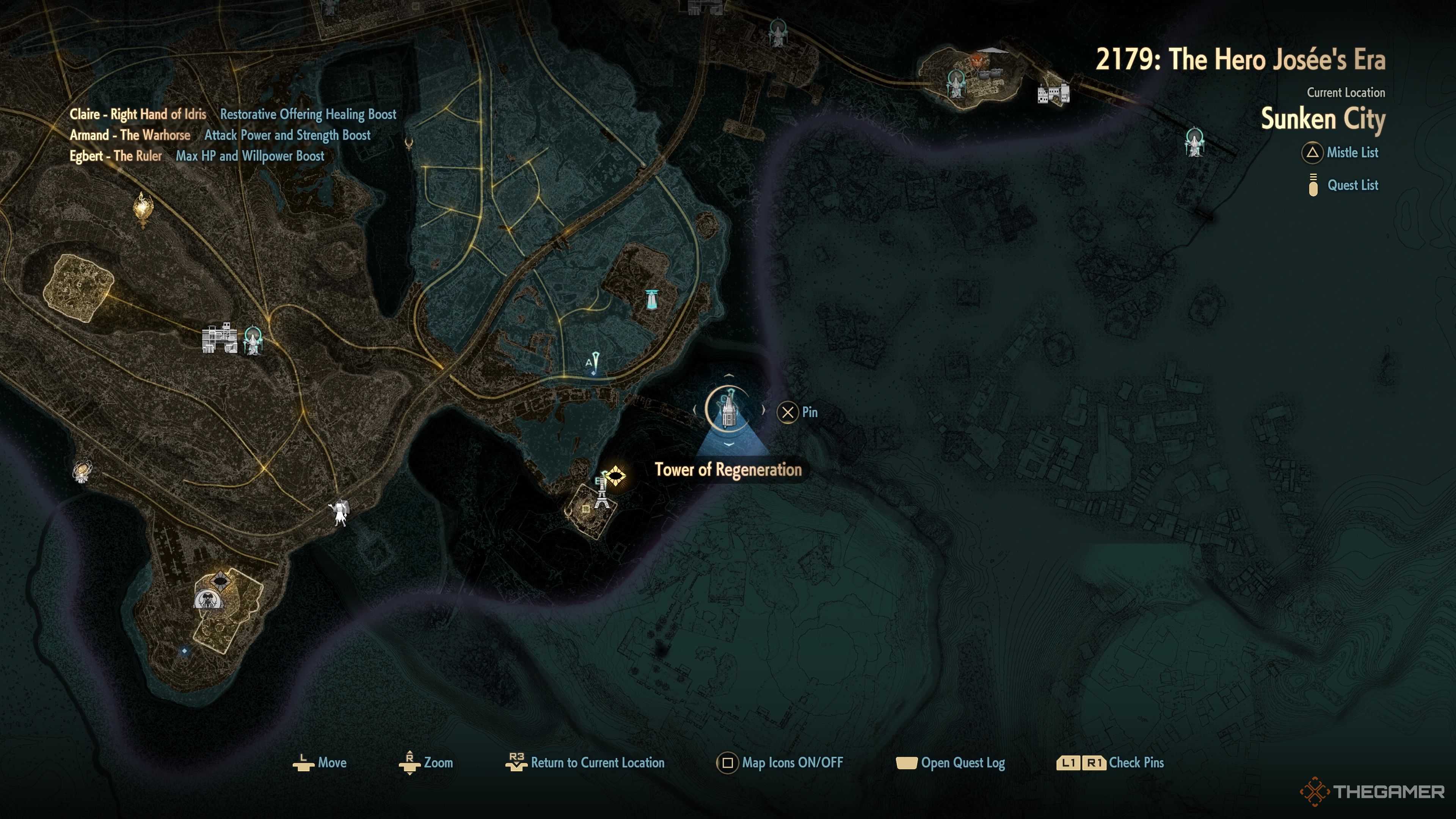This screenshot has width=1456, height=819.
Task: Select the small blue diamond marker
Action: [184, 651]
